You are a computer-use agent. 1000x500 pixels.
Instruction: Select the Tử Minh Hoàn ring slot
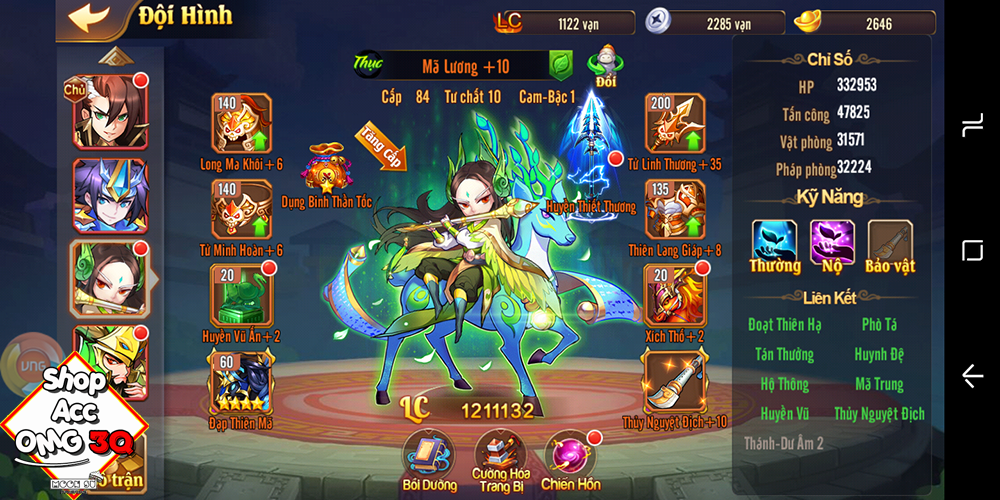pyautogui.click(x=242, y=209)
